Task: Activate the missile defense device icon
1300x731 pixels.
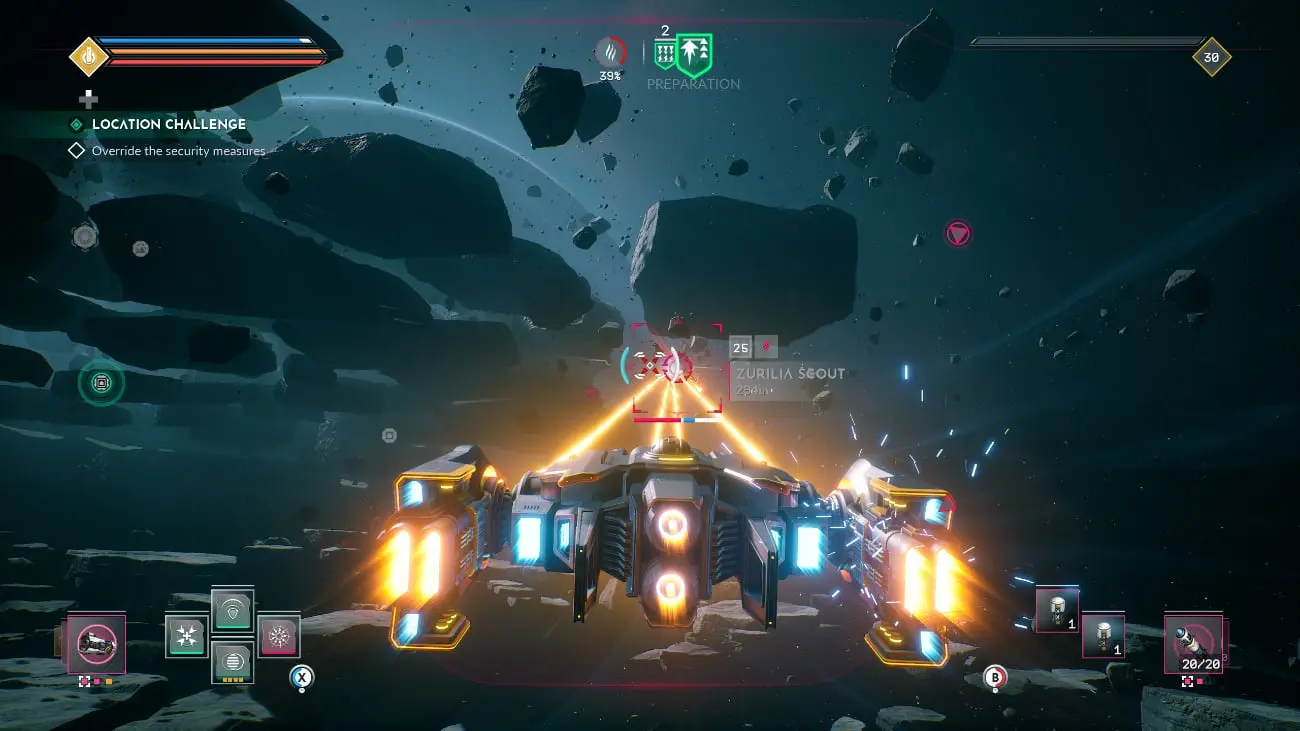Action: (187, 634)
